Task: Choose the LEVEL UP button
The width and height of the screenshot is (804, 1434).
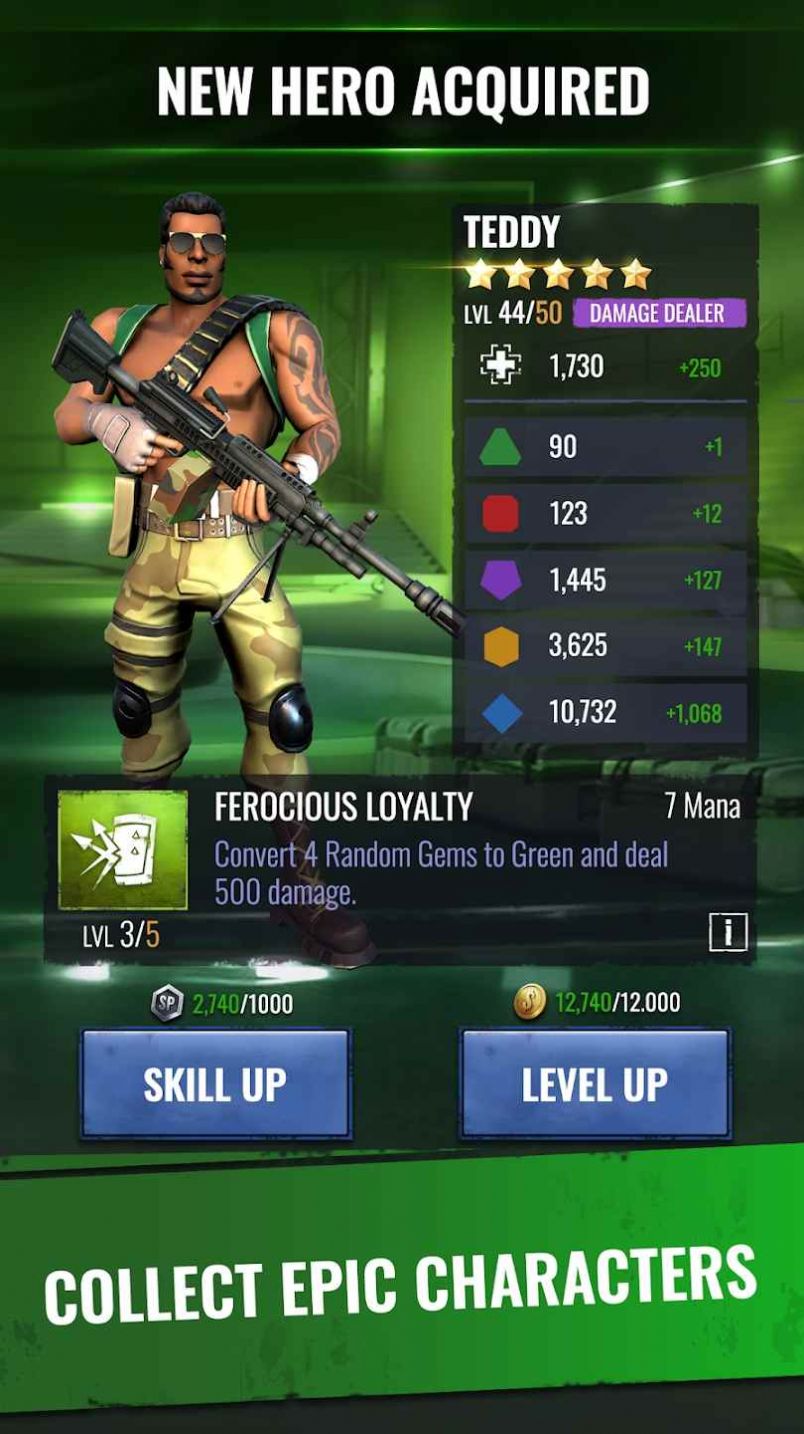Action: (x=594, y=1084)
